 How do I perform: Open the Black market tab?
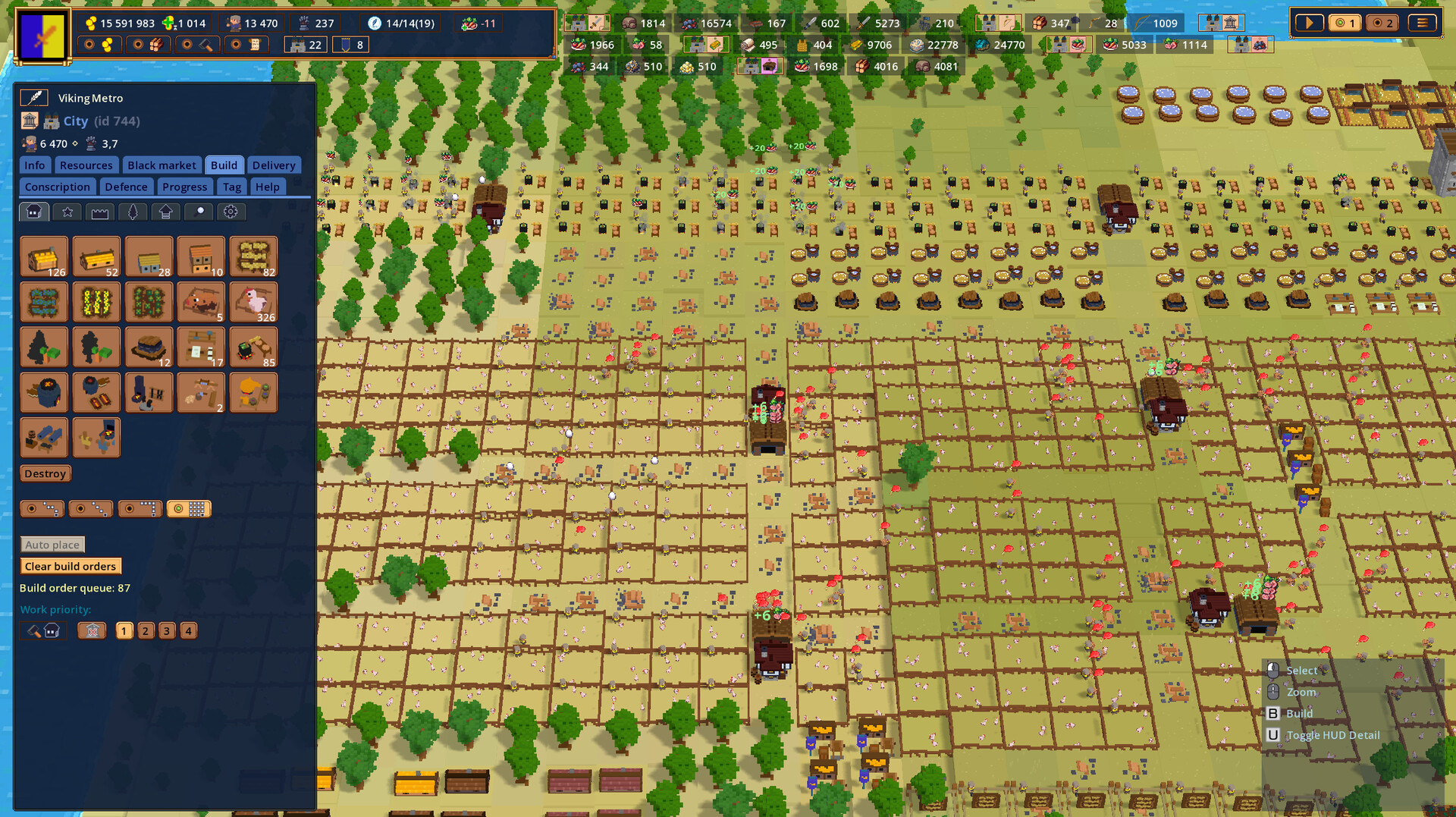coord(162,165)
